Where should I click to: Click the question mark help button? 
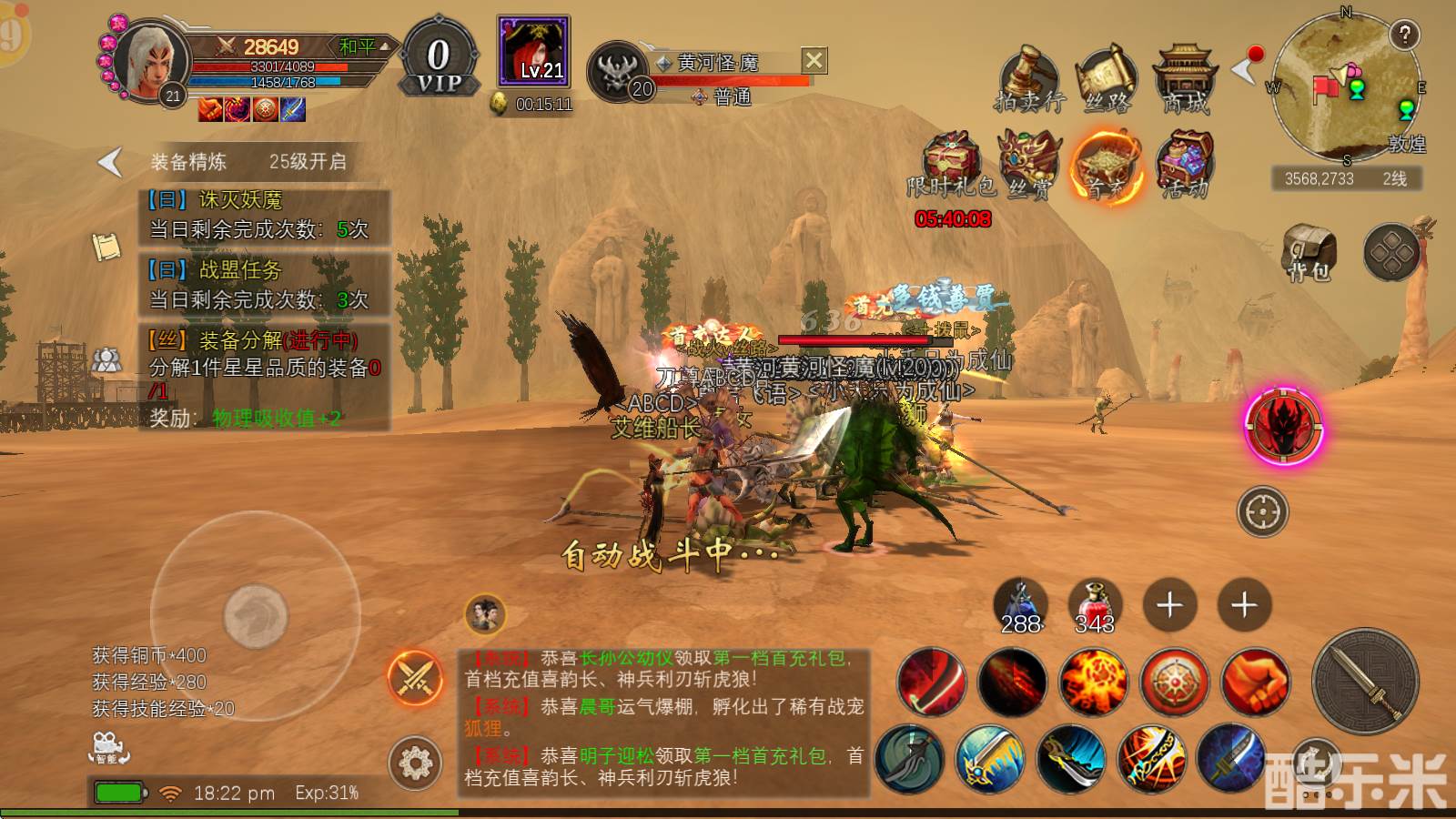point(1405,35)
